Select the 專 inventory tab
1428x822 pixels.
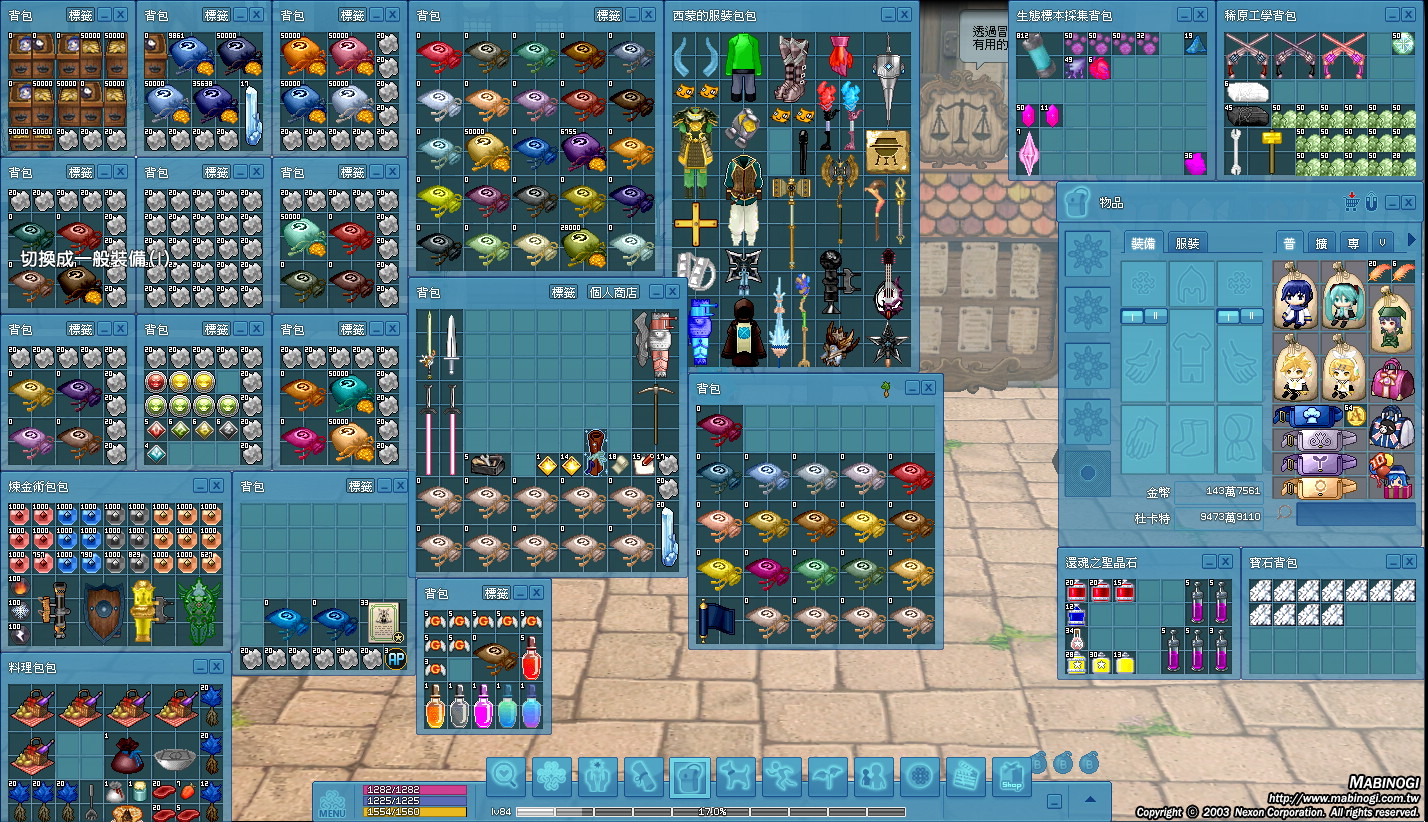point(1353,243)
